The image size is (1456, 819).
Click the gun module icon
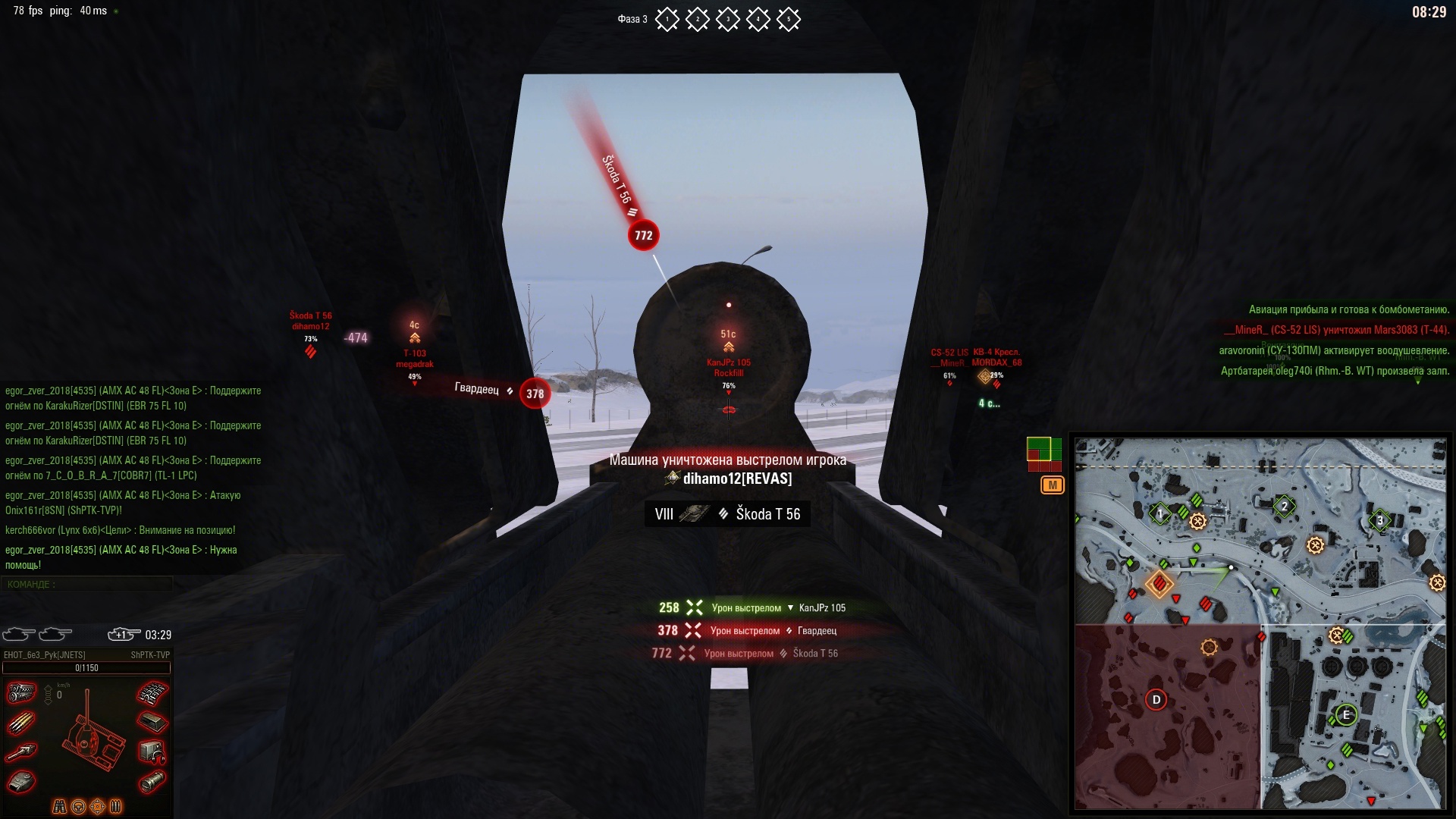21,752
